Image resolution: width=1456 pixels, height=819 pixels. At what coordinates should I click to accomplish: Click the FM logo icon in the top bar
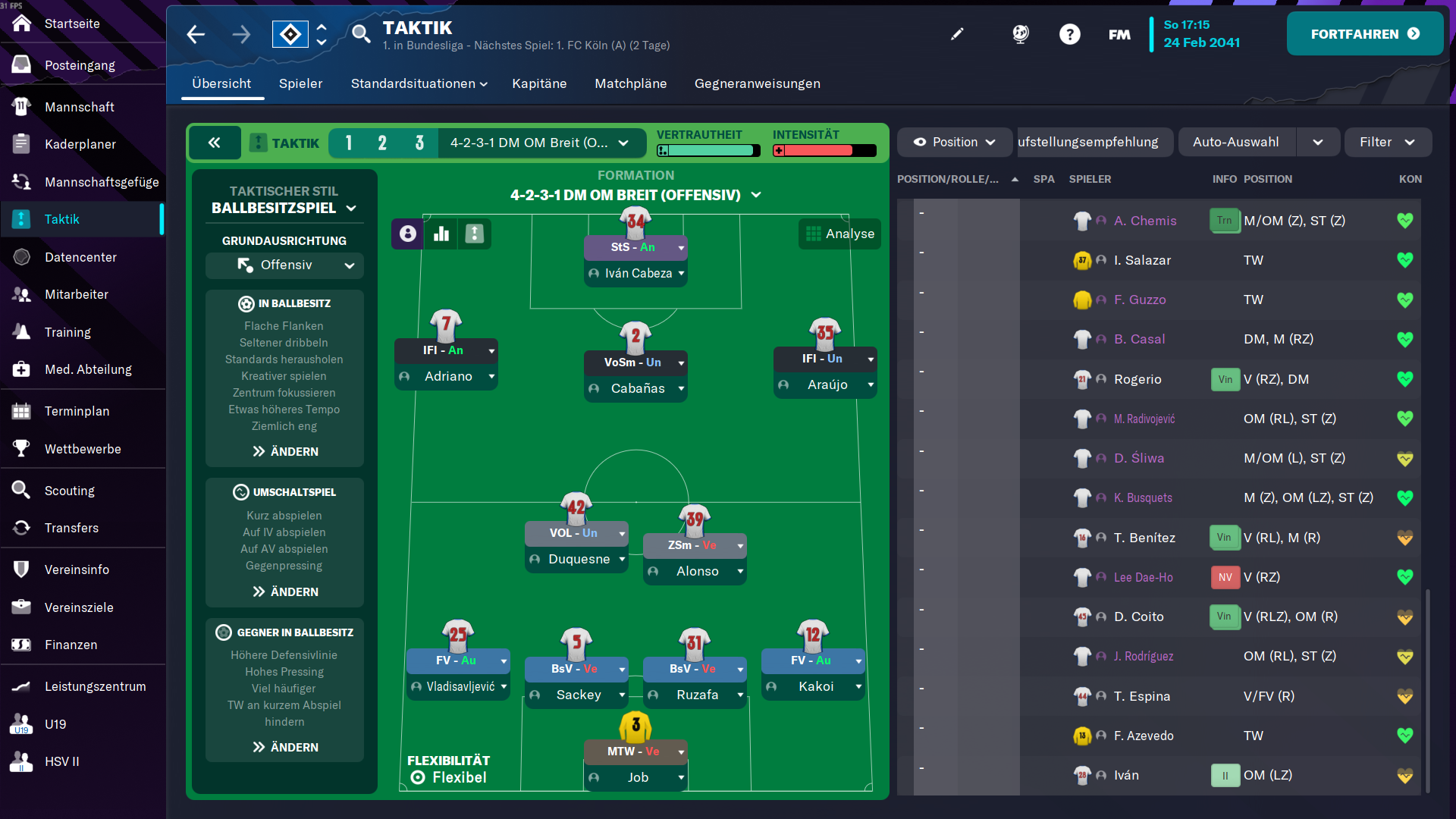pos(1119,34)
